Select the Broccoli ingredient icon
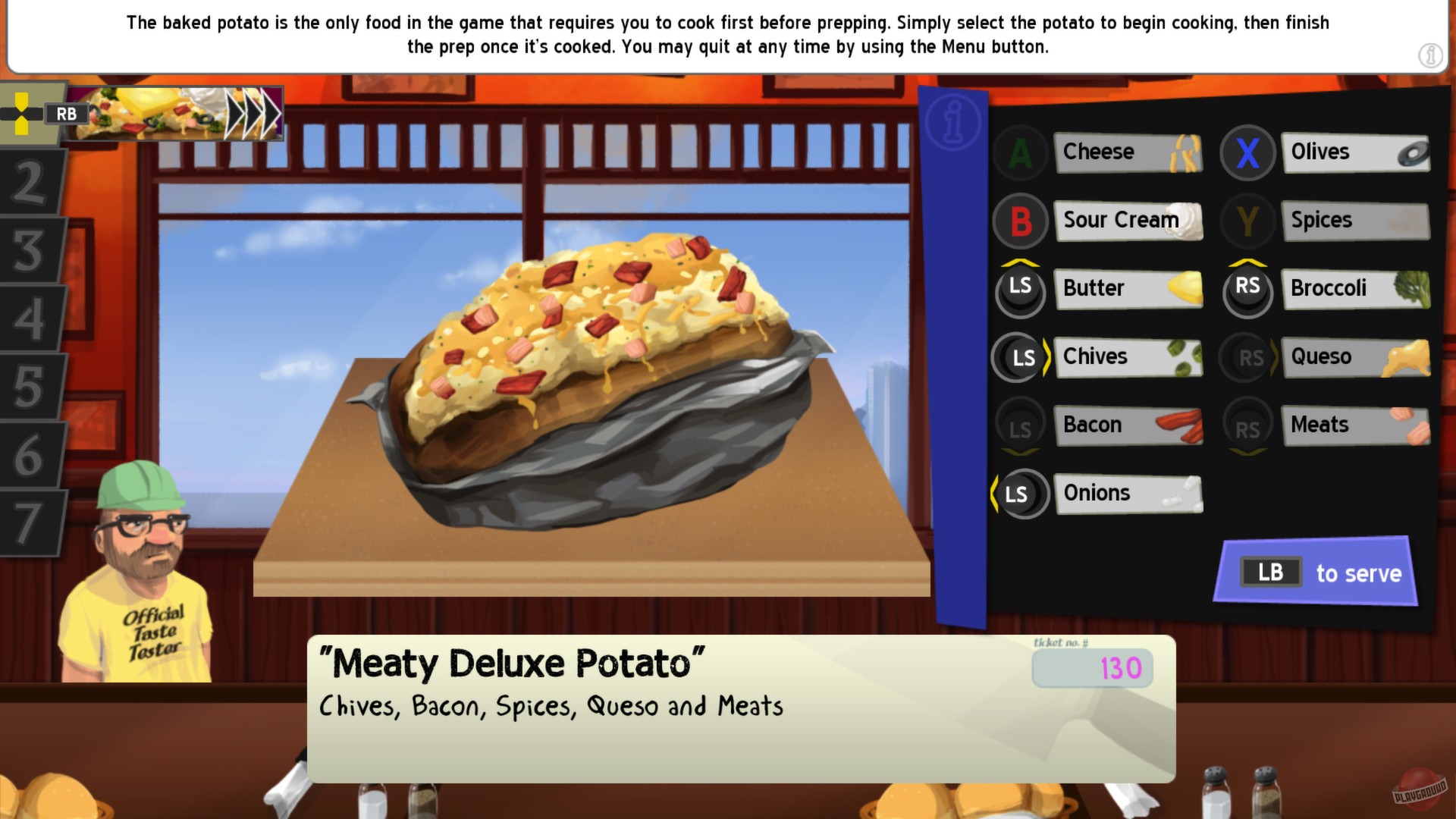This screenshot has width=1456, height=819. click(1356, 289)
